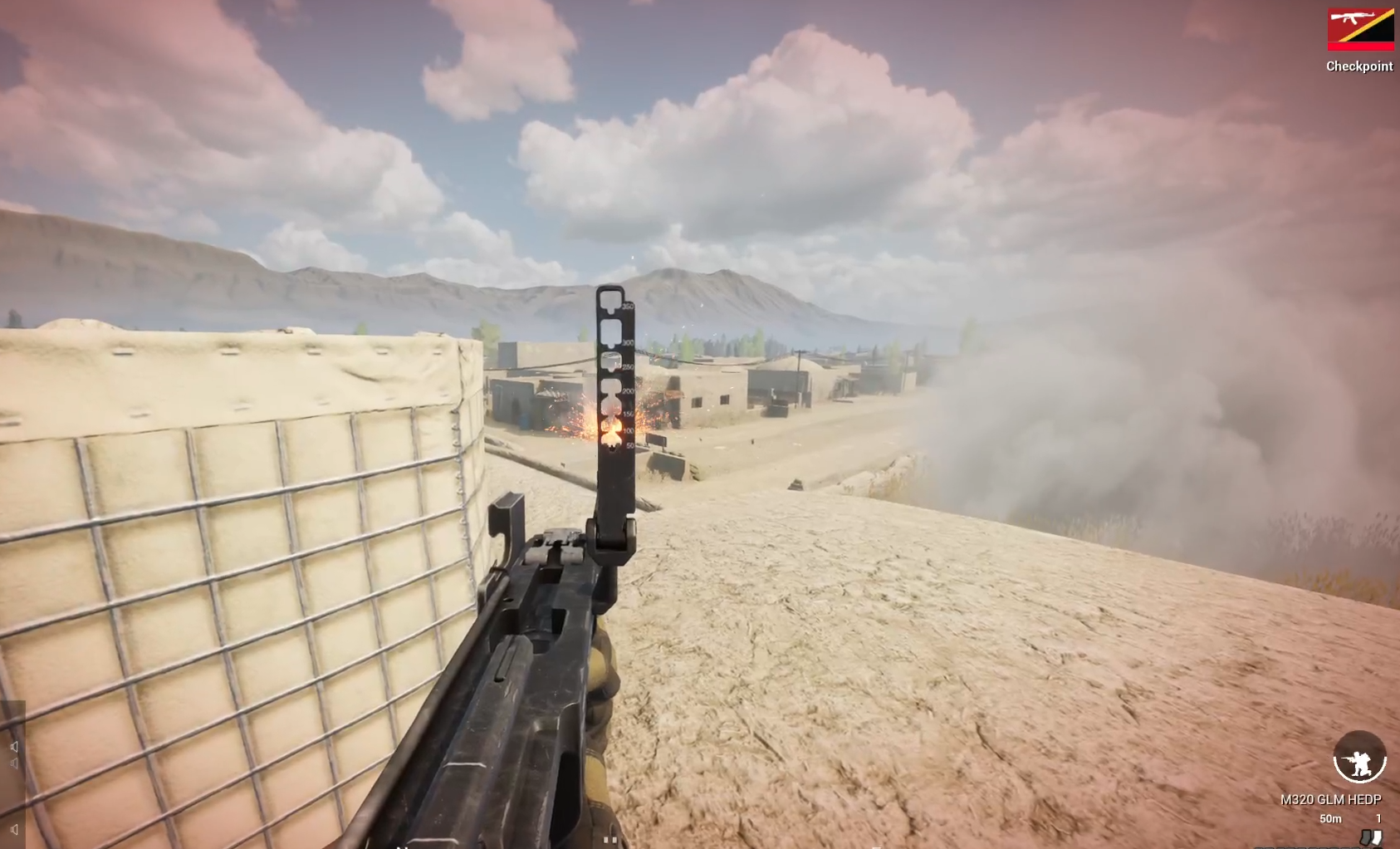Click the 350 aperture atop the ladder sight
Screen dimensions: 1400x849
click(611, 300)
